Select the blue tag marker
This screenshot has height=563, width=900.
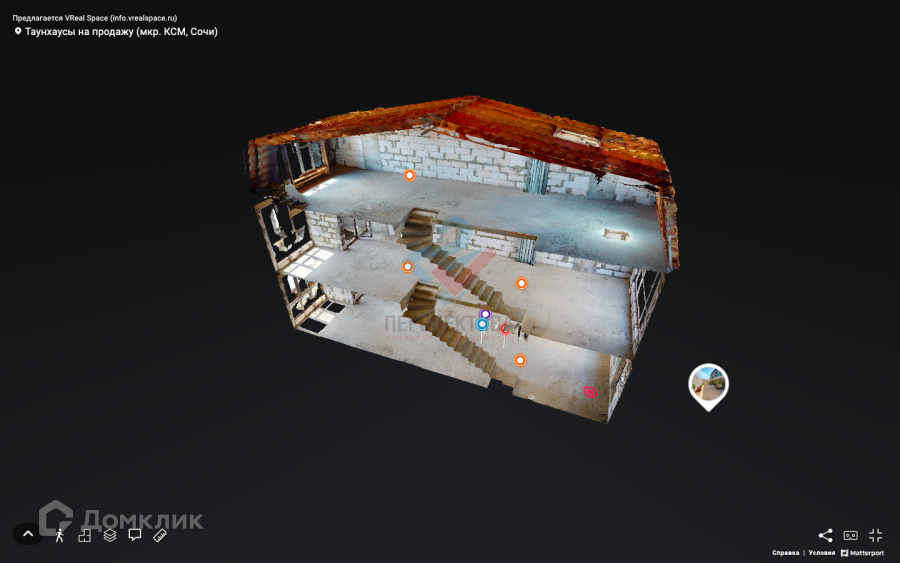coord(482,324)
